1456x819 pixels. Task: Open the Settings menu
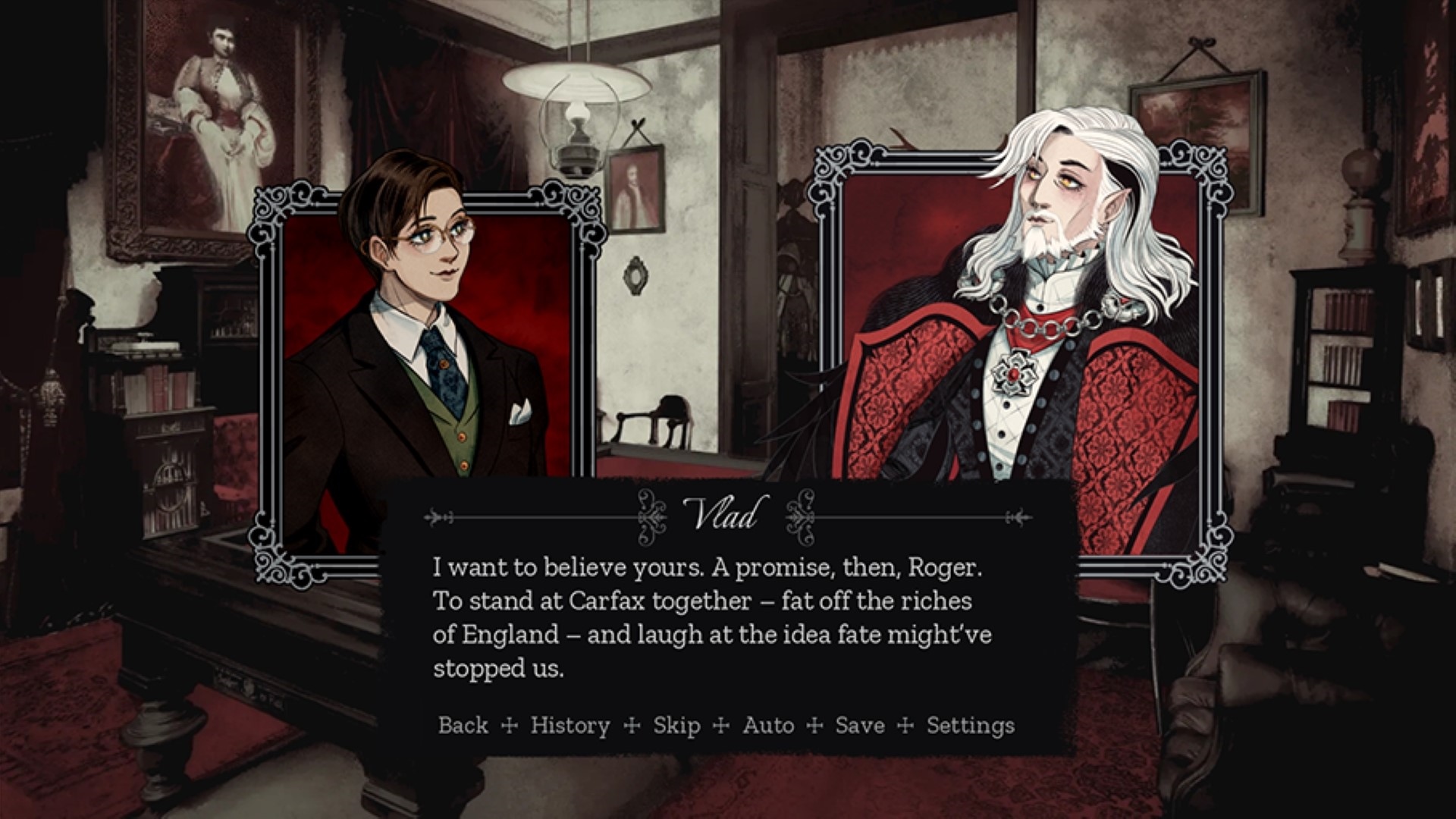970,726
